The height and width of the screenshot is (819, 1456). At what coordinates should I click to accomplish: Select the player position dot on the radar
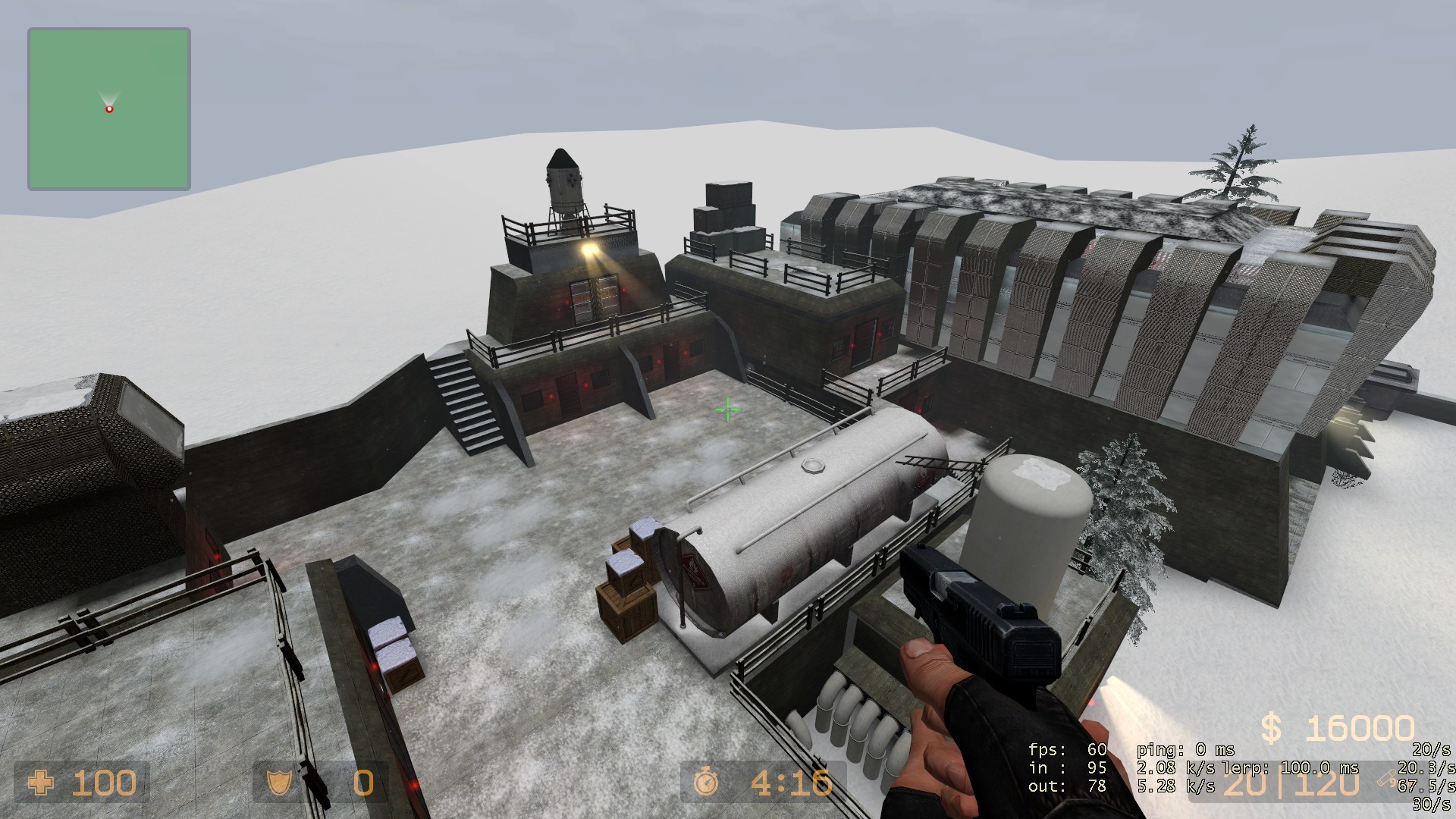(108, 108)
